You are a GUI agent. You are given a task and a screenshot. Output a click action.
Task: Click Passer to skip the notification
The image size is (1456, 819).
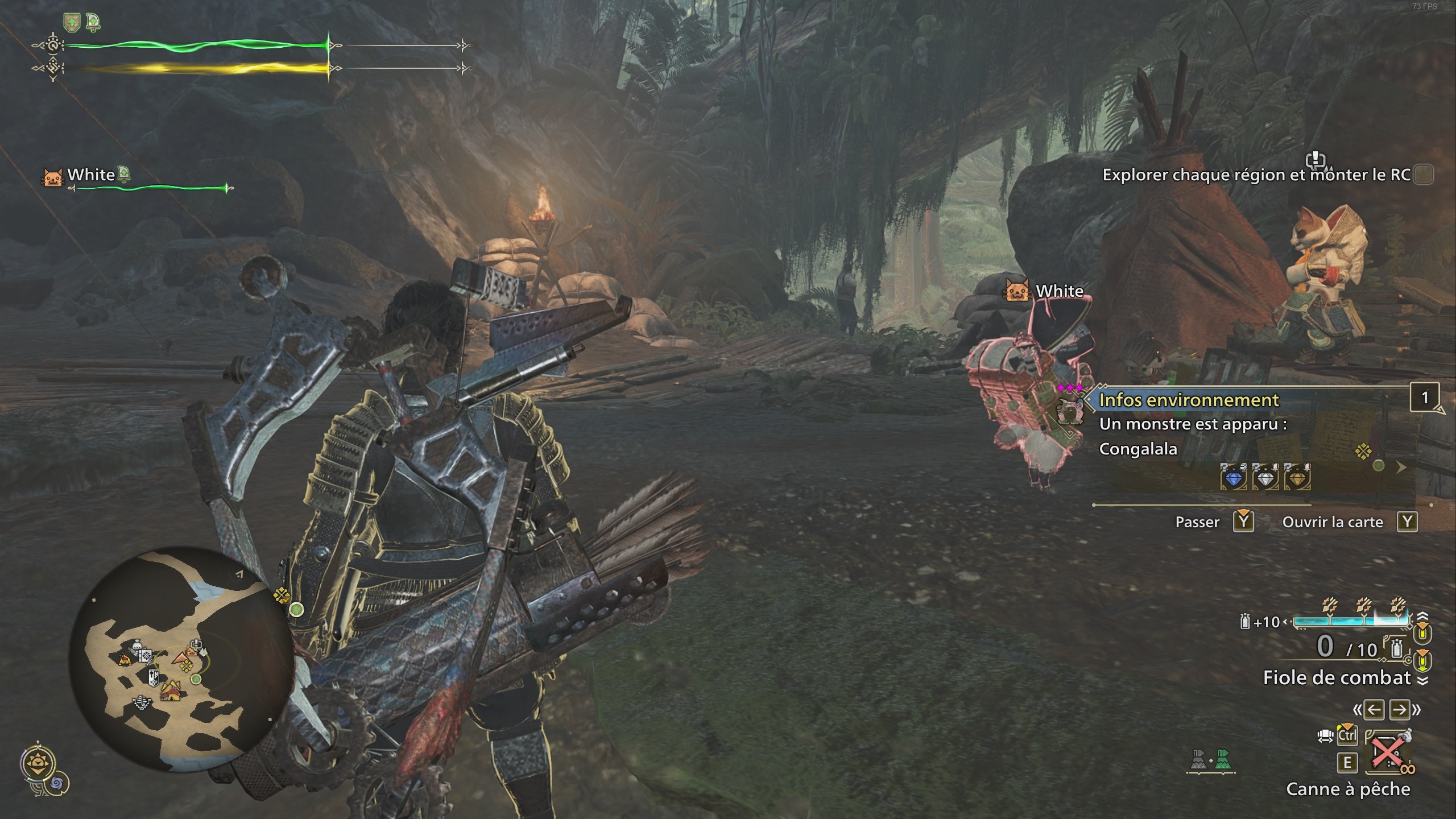tap(1198, 522)
